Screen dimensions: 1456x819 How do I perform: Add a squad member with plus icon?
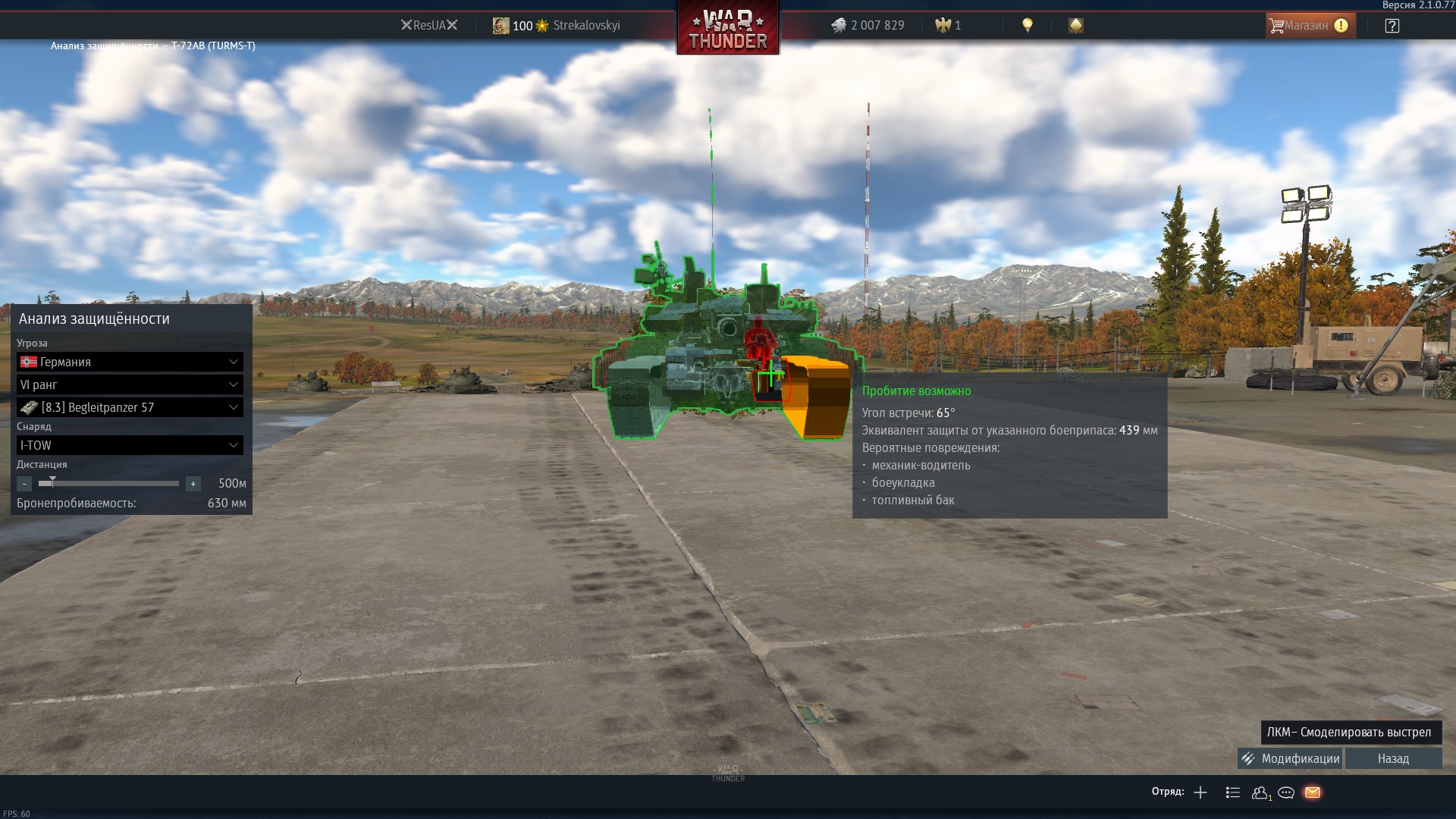[1200, 792]
